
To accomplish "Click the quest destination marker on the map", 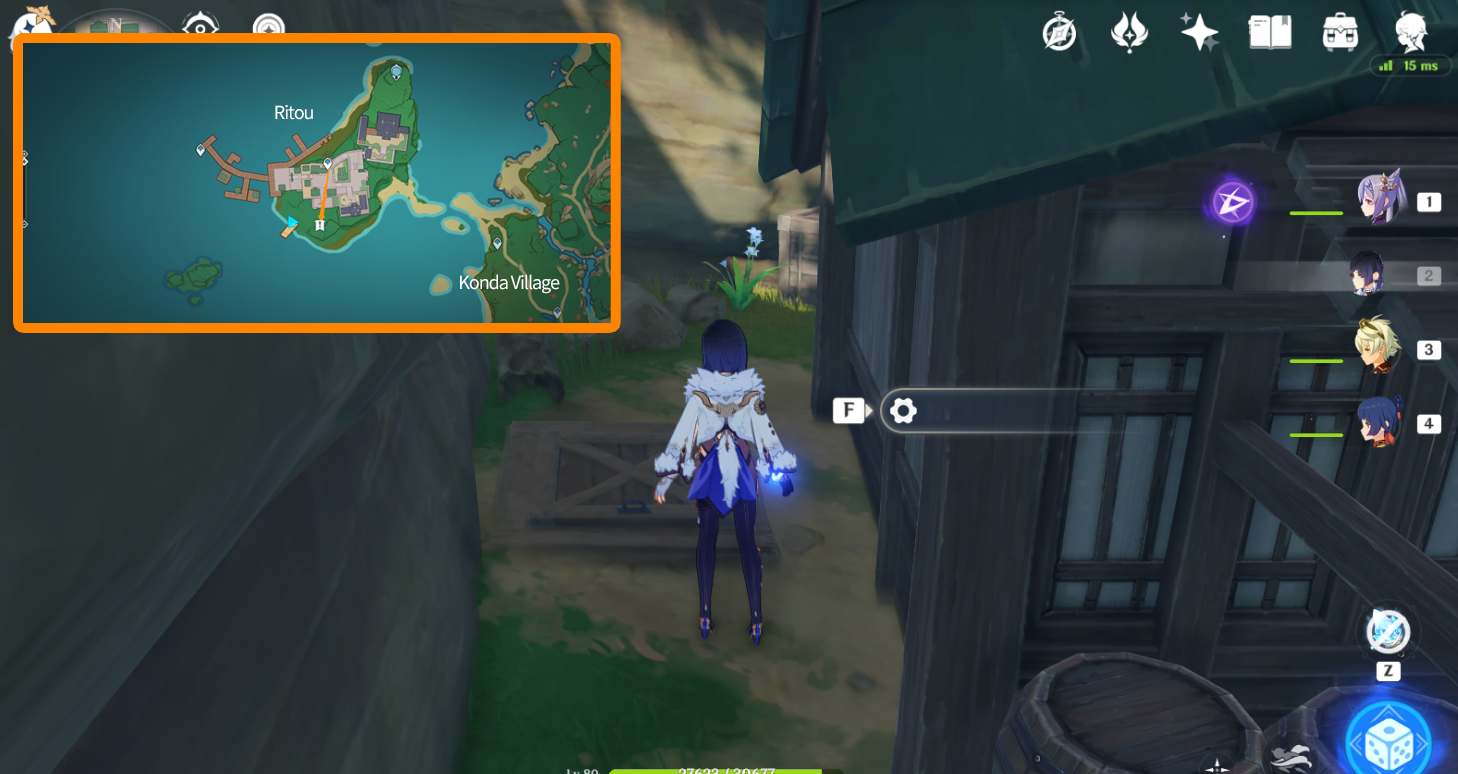I will pos(318,224).
